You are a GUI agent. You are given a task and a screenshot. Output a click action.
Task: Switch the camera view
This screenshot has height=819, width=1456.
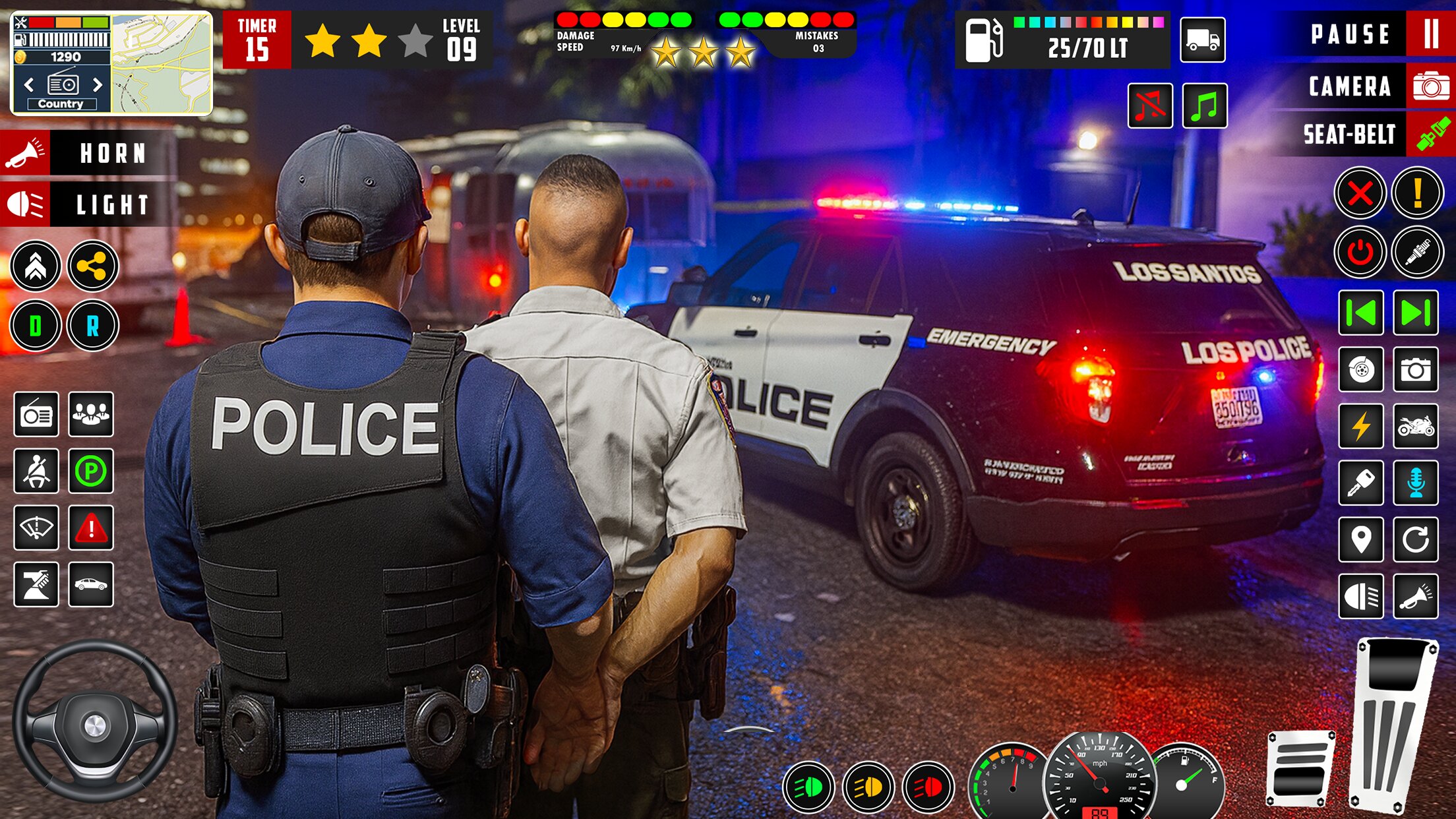coord(1430,86)
